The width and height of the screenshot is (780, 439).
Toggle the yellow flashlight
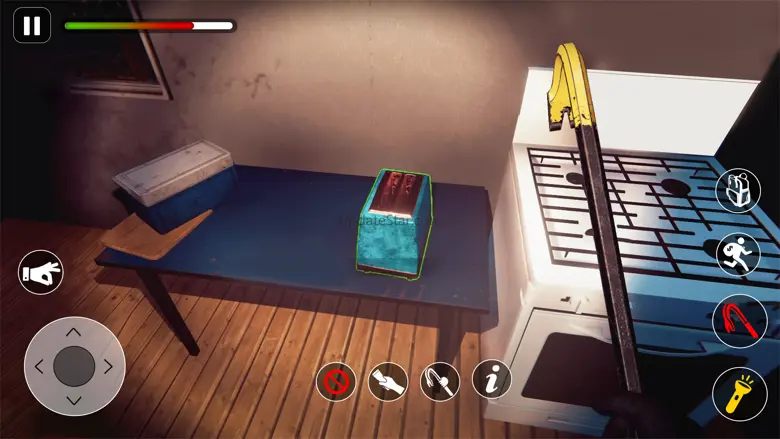pyautogui.click(x=739, y=394)
